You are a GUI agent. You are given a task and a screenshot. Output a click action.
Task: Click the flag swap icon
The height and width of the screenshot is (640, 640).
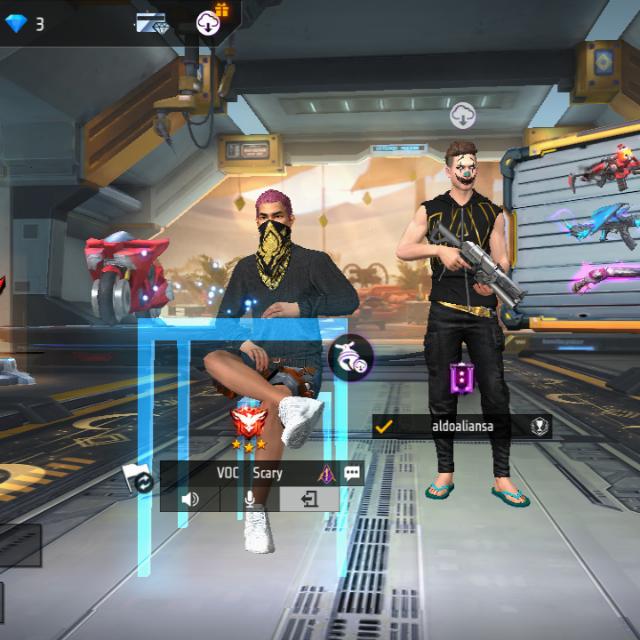click(x=139, y=478)
